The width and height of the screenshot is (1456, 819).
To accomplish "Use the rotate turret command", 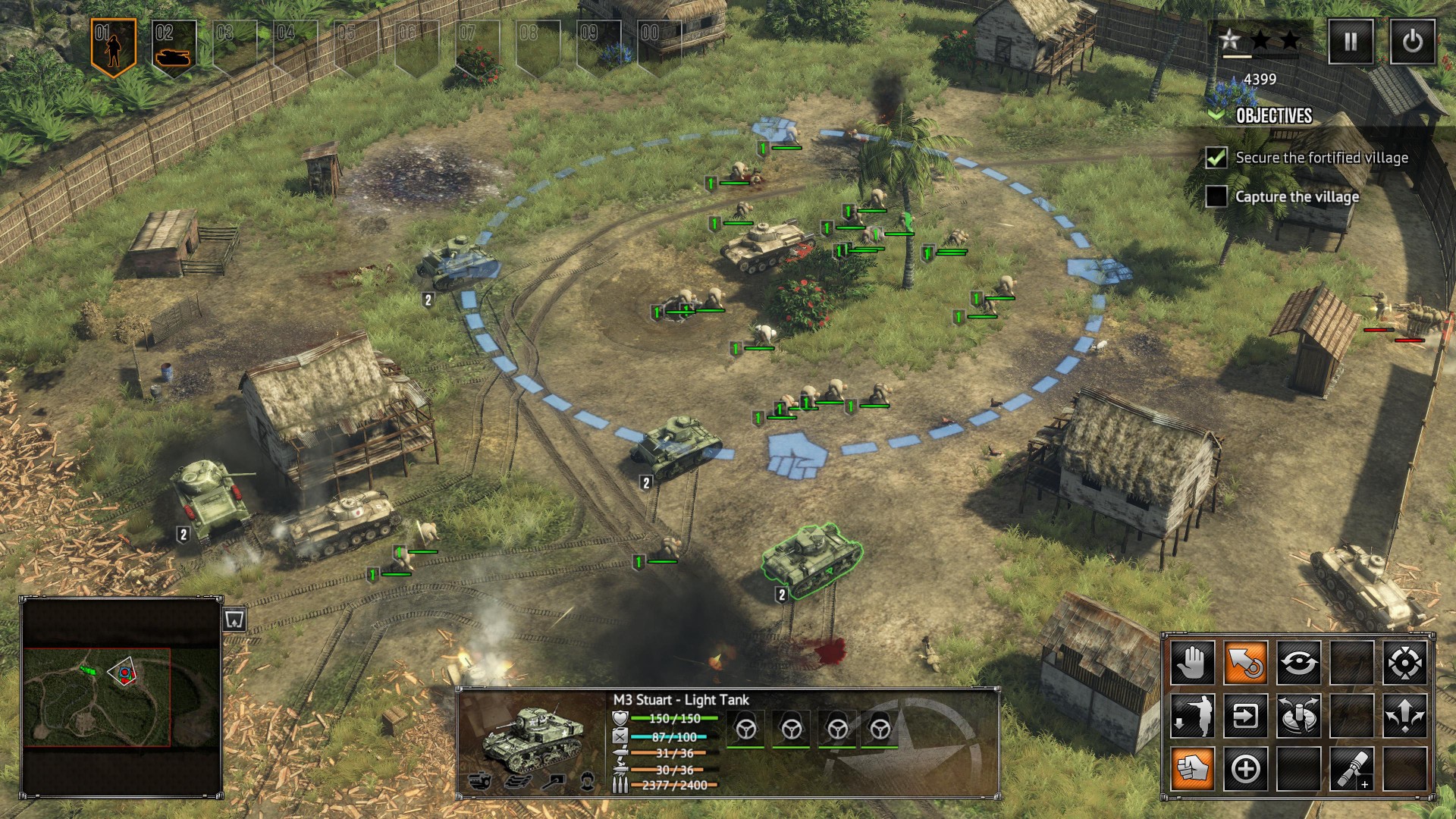I will [1298, 716].
